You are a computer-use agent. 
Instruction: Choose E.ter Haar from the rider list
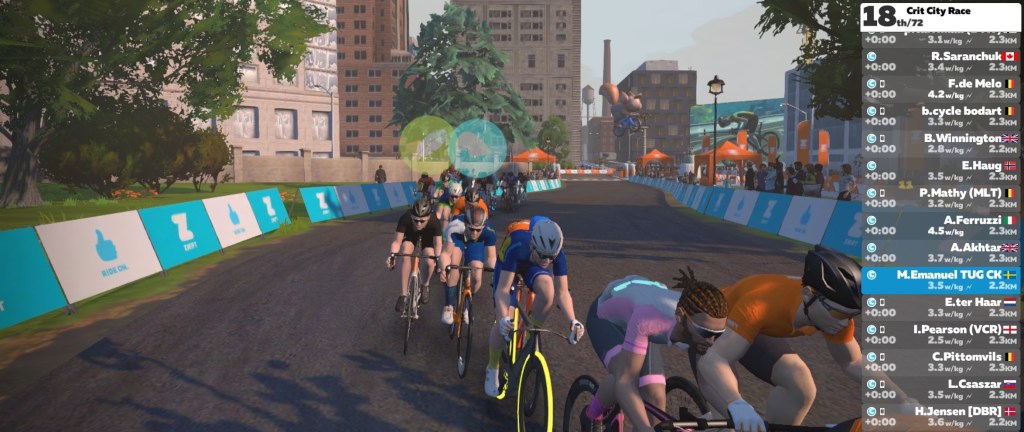pyautogui.click(x=940, y=307)
